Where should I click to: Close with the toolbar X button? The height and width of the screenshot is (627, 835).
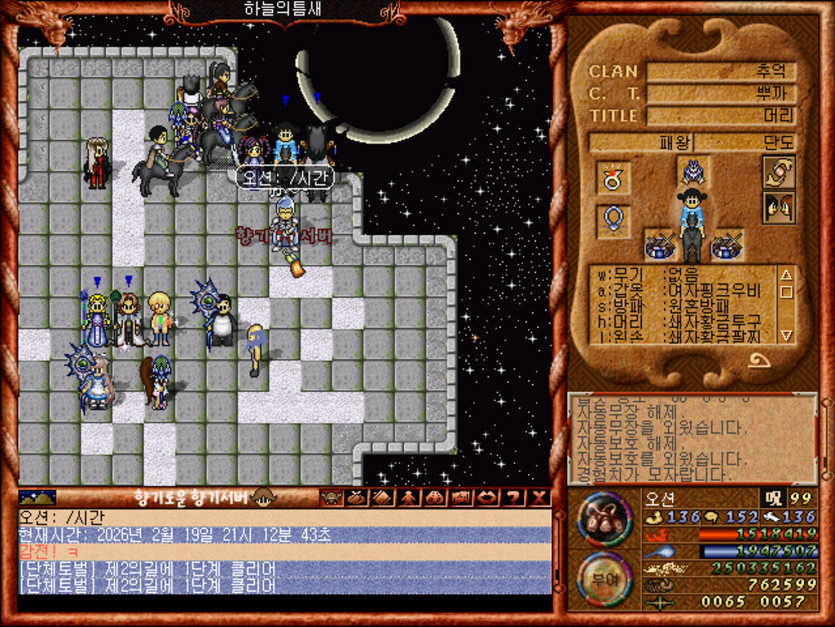click(x=539, y=497)
